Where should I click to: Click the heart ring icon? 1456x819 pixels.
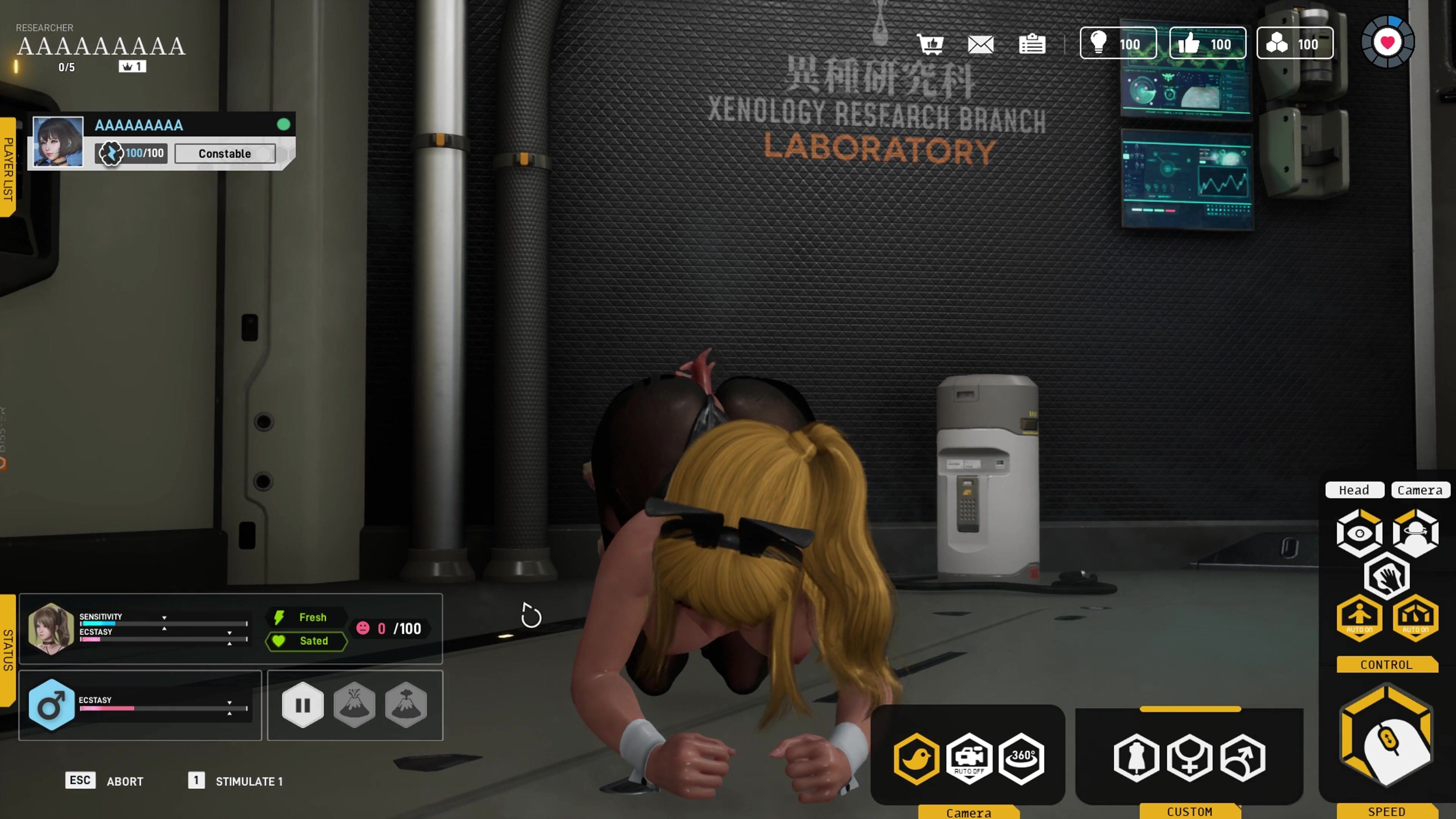(1388, 42)
